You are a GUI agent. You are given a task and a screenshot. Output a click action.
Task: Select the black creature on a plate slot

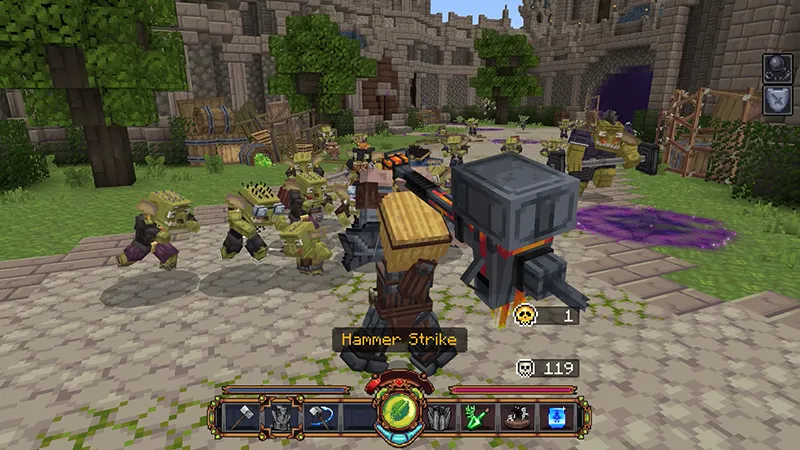point(516,417)
